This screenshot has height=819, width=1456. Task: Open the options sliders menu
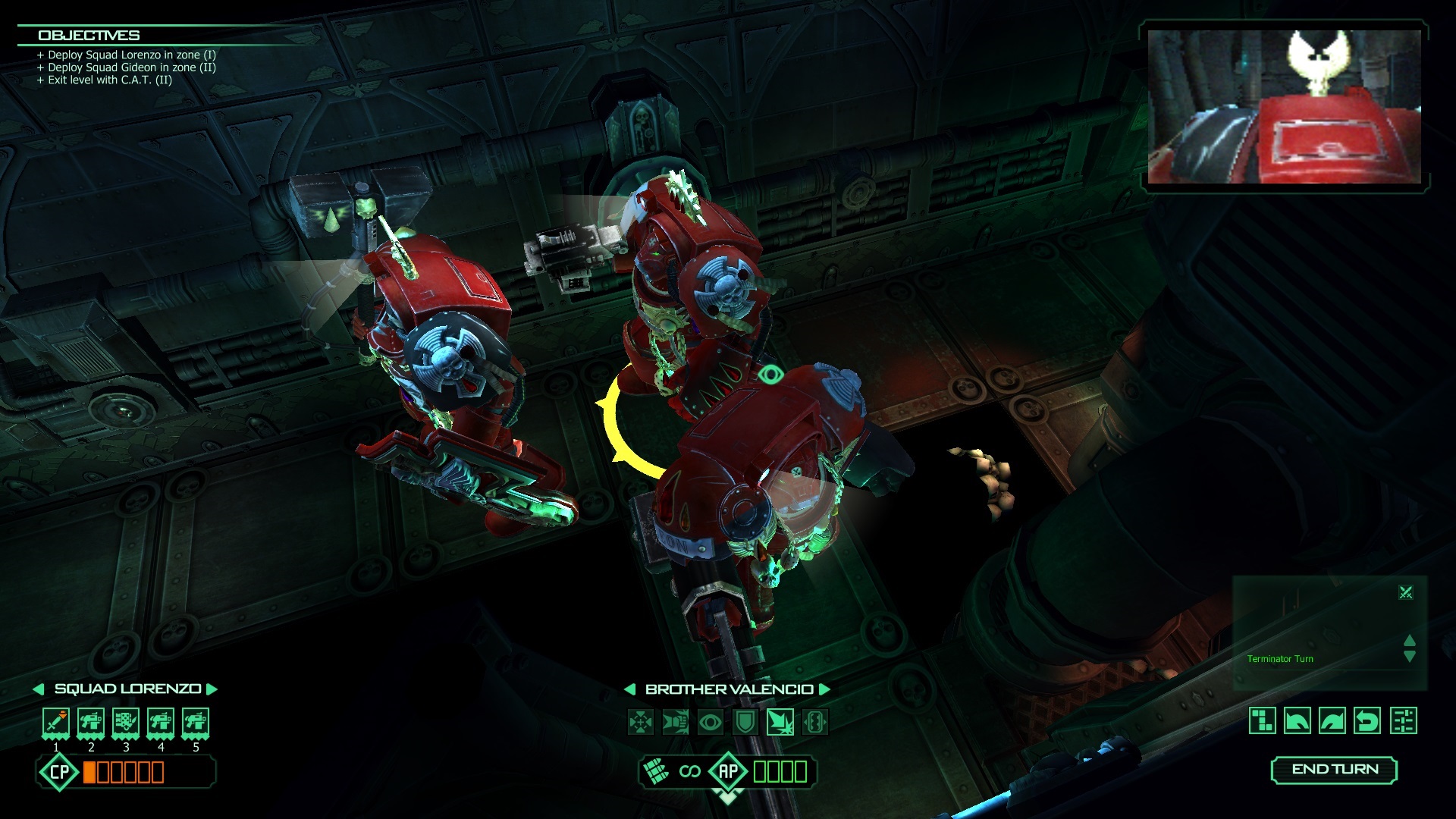pos(1404,720)
